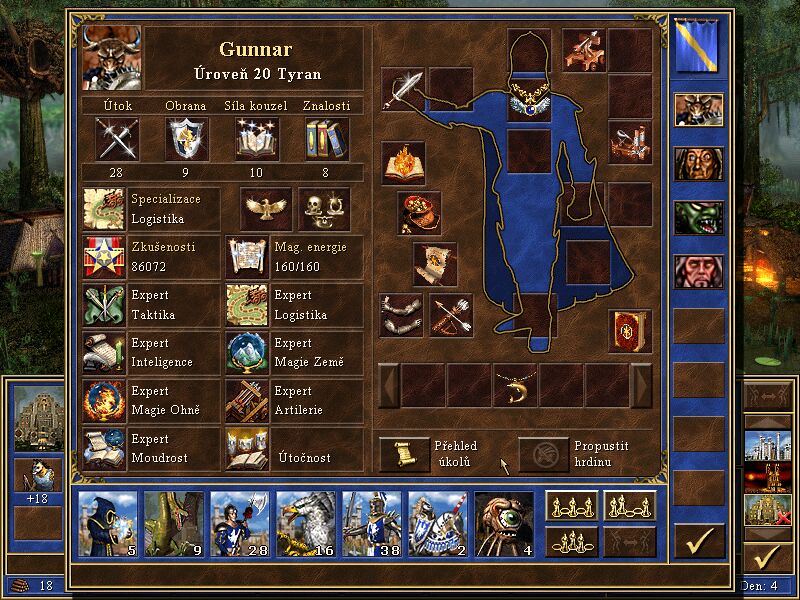Click the Útok crossed swords stat icon
800x600 pixels.
116,138
